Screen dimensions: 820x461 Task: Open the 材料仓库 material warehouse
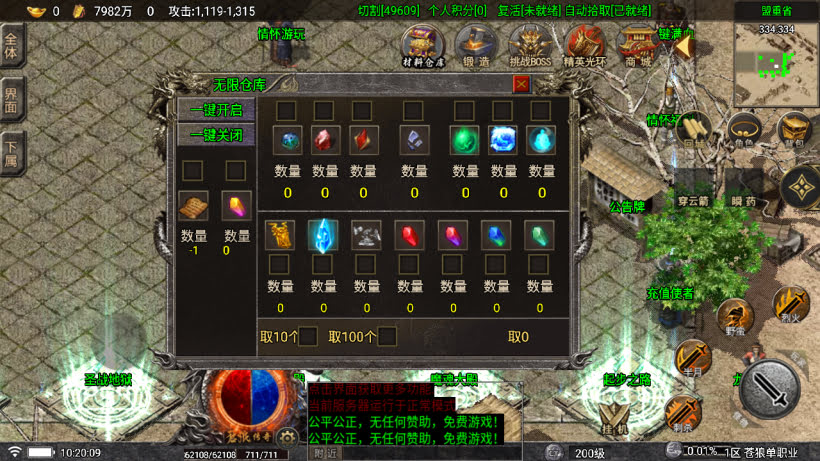coord(423,45)
